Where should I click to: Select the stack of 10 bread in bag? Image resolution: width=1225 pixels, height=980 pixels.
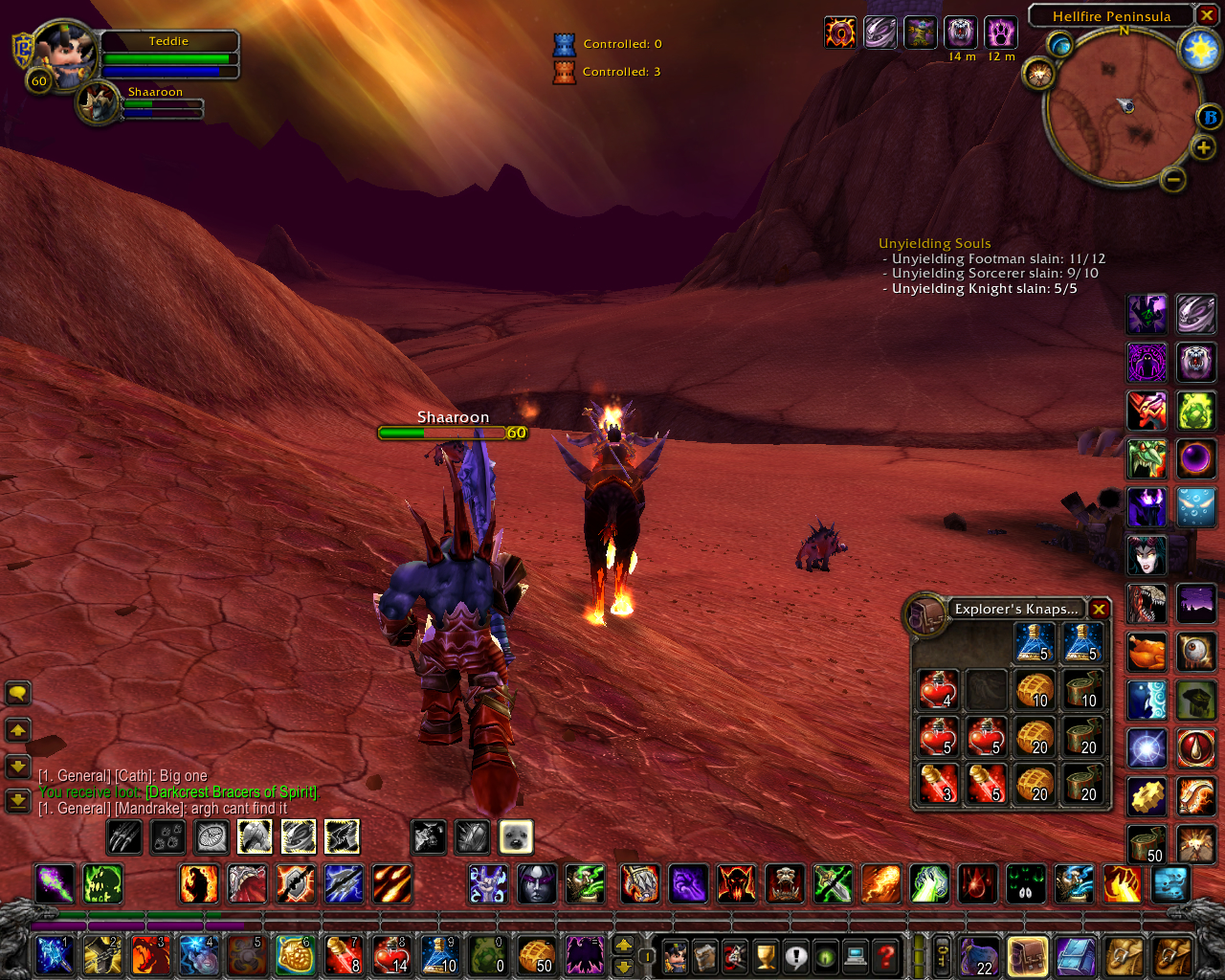coord(1035,689)
